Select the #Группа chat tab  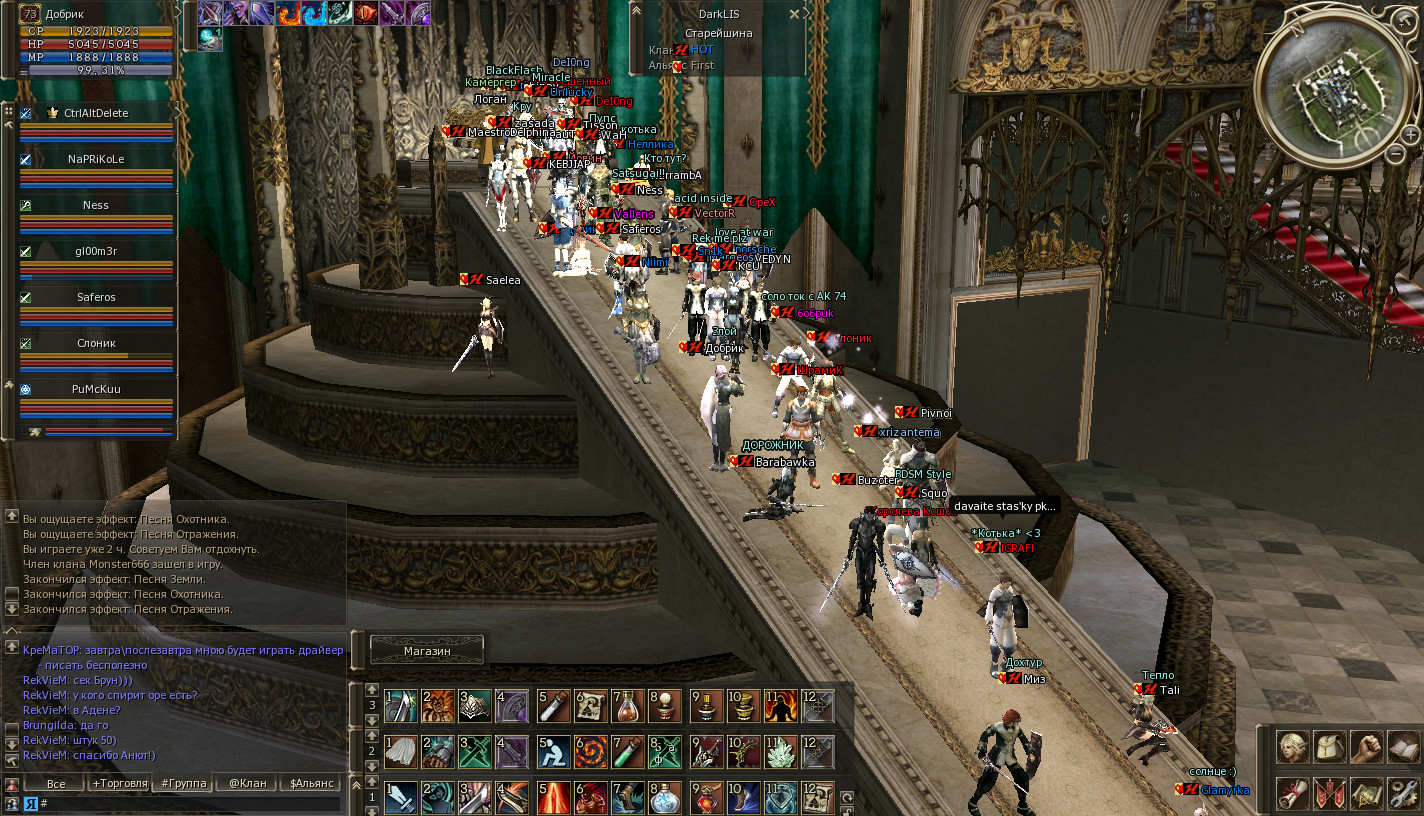[183, 783]
